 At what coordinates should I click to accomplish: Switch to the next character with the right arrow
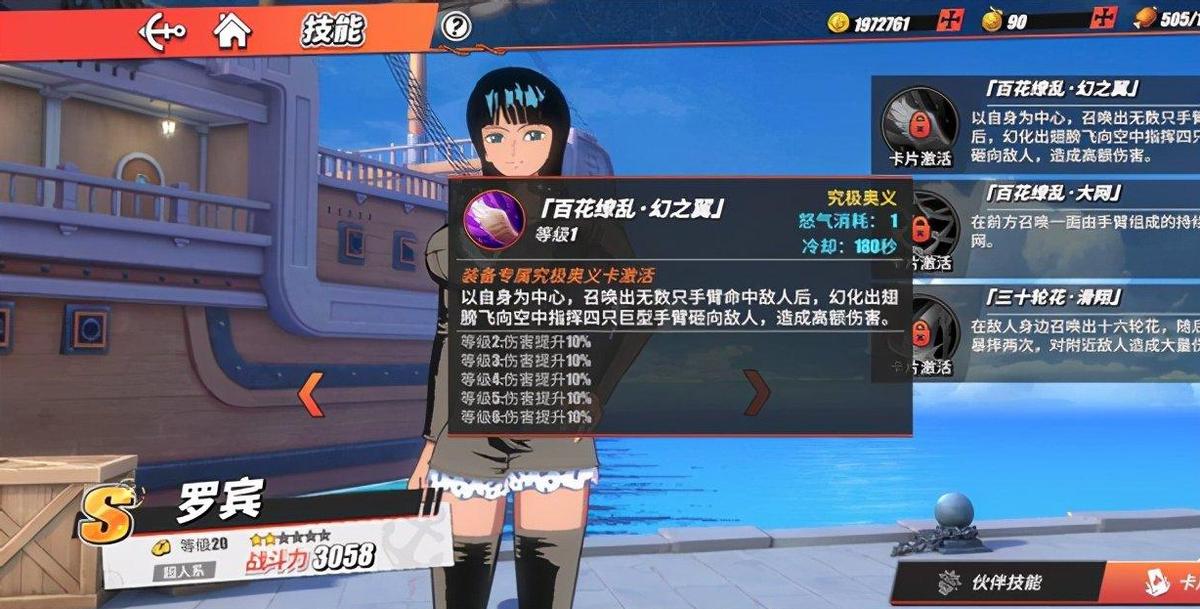(x=758, y=391)
